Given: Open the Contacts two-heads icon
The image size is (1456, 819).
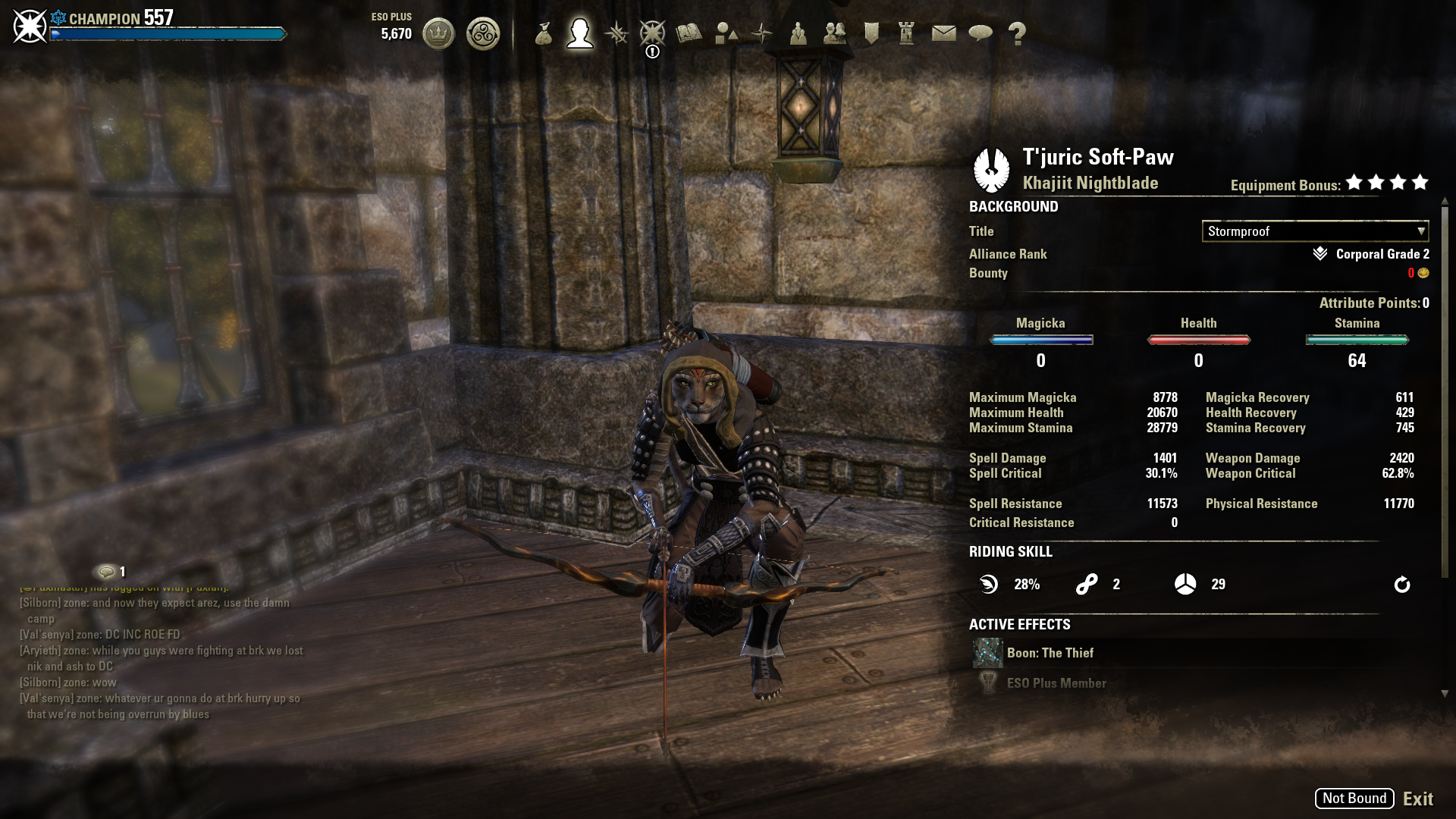Looking at the screenshot, I should click(834, 33).
